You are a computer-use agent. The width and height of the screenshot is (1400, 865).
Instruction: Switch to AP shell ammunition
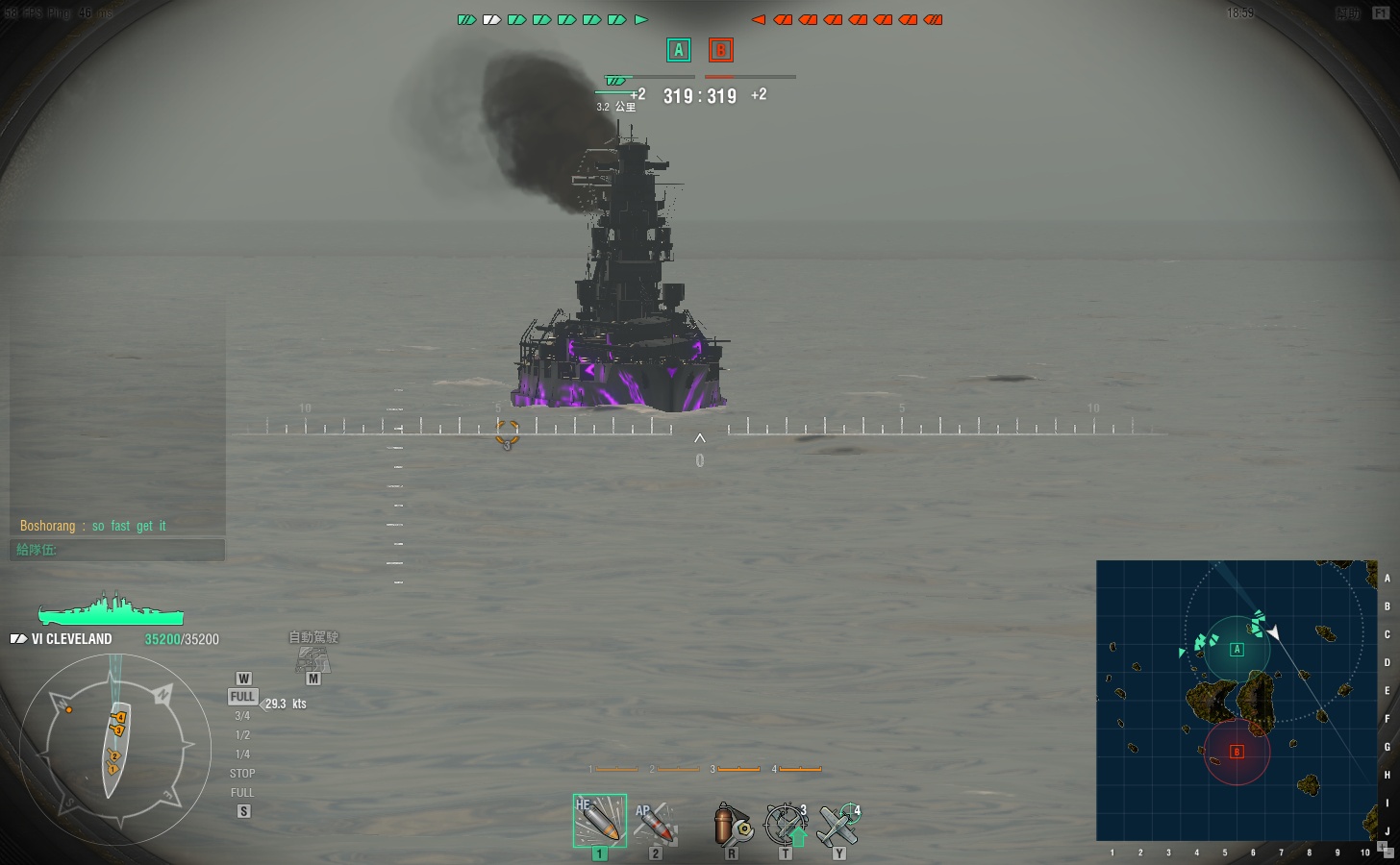[x=654, y=823]
